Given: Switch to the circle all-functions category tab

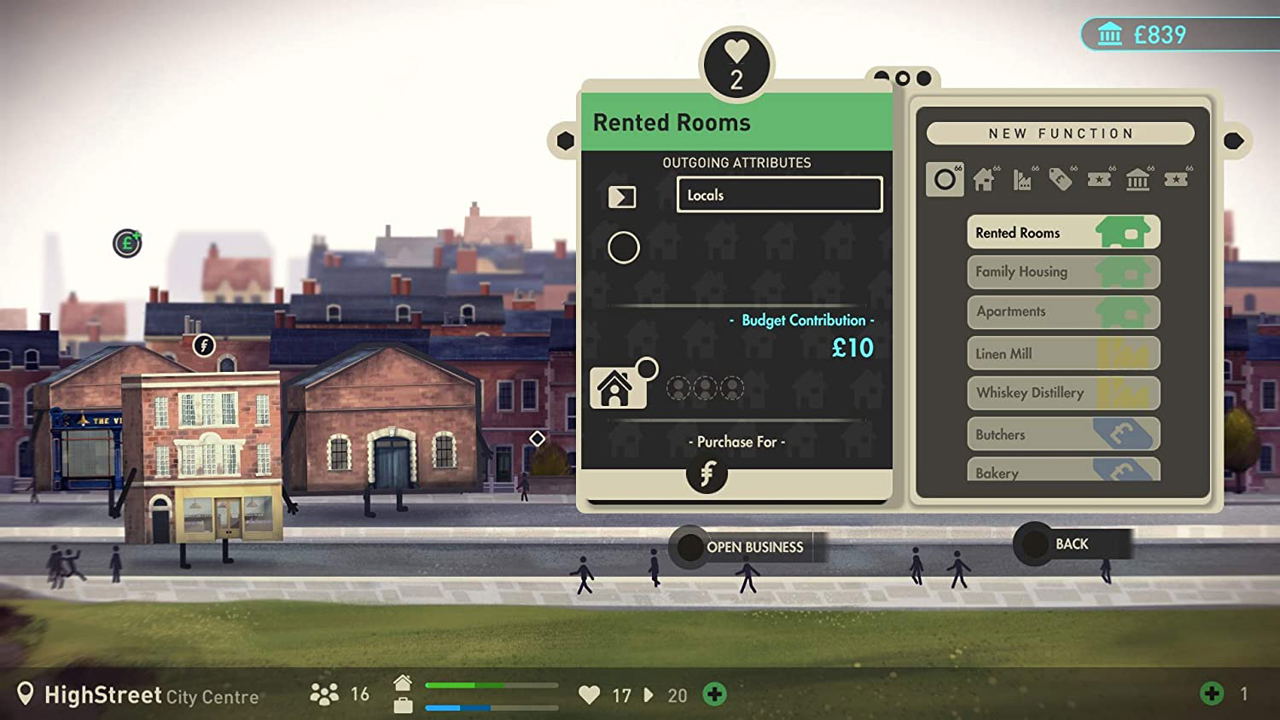Looking at the screenshot, I should click(944, 180).
